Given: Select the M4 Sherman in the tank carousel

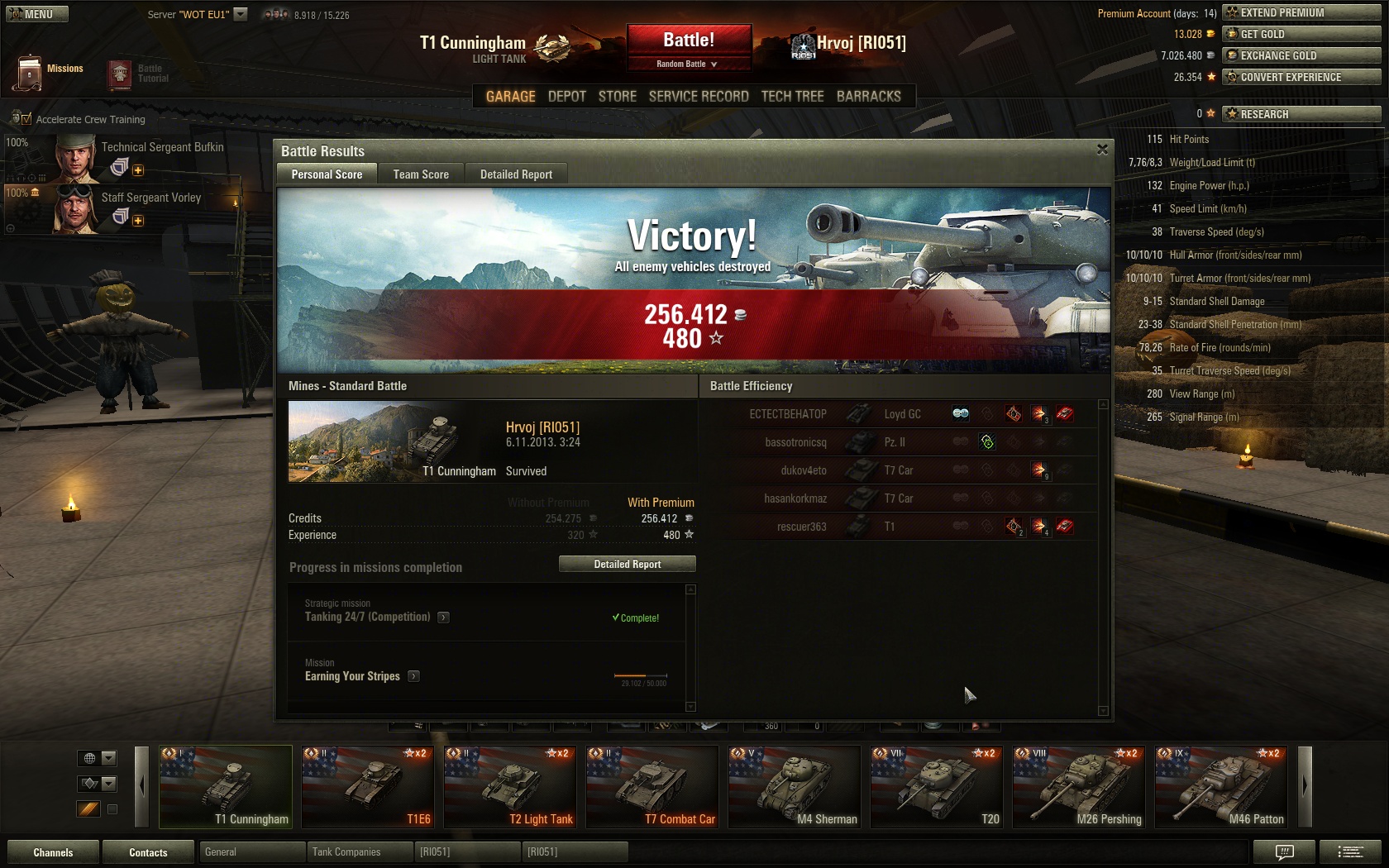Looking at the screenshot, I should coord(794,787).
